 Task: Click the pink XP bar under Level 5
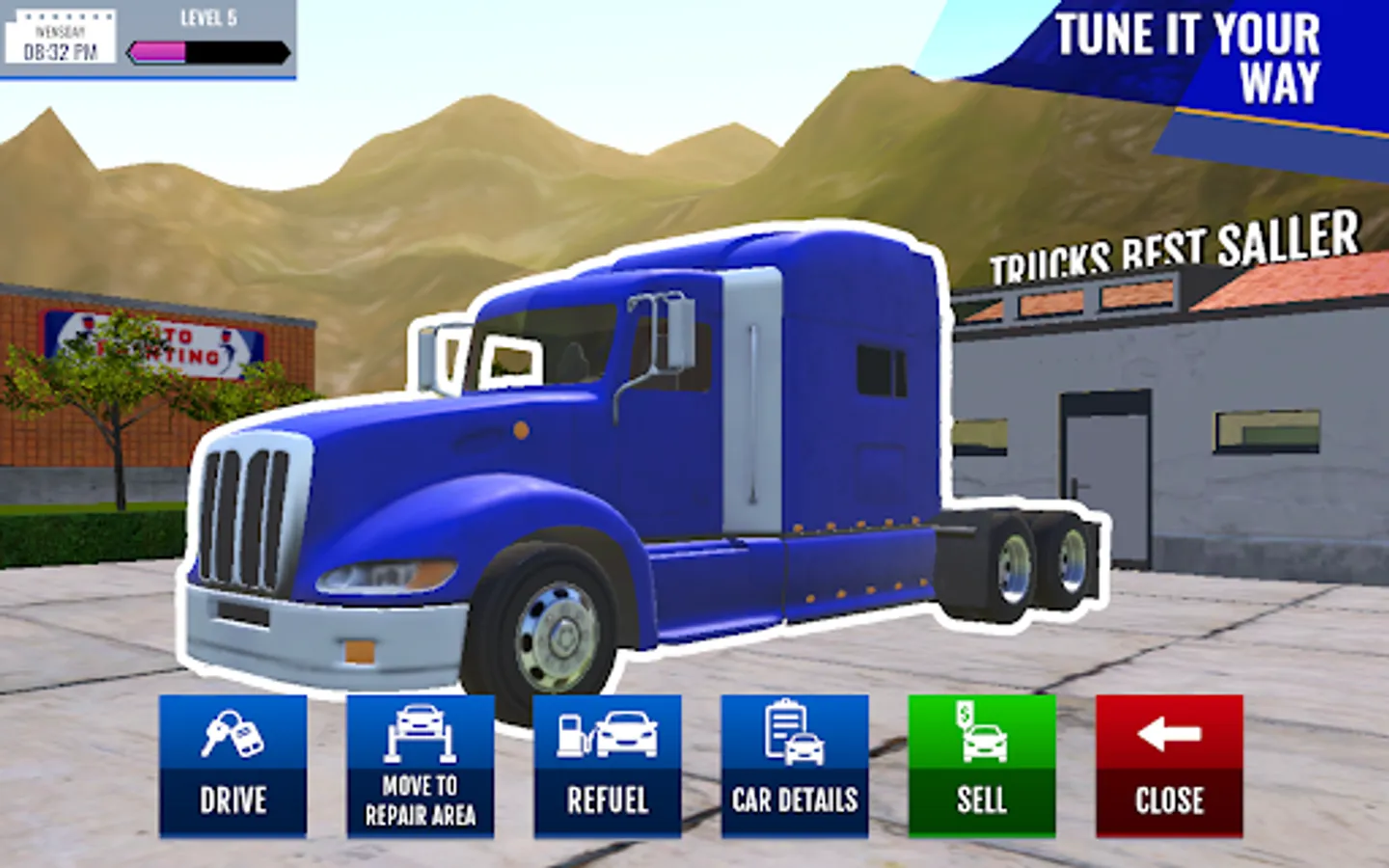(154, 52)
